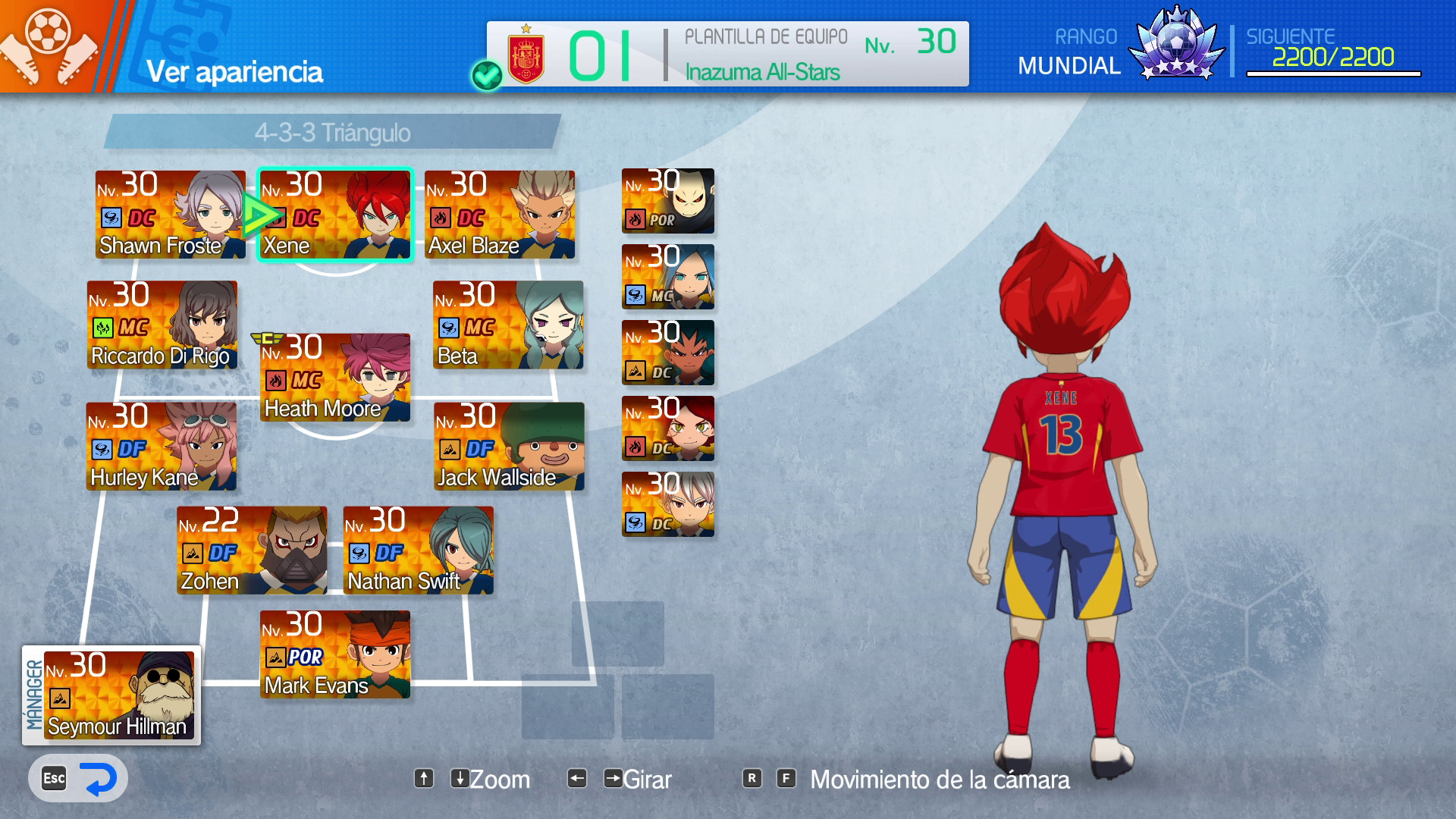Click the soccer ball icon in top-left corner
Viewport: 1456px width, 819px height.
coord(47,32)
